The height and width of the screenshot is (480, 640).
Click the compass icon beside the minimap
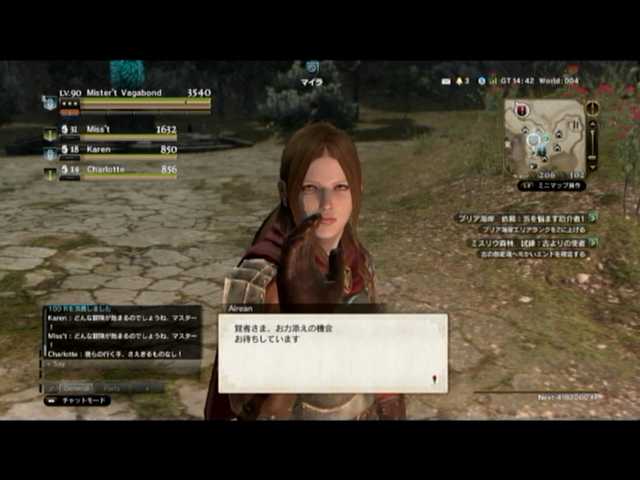pyautogui.click(x=592, y=107)
